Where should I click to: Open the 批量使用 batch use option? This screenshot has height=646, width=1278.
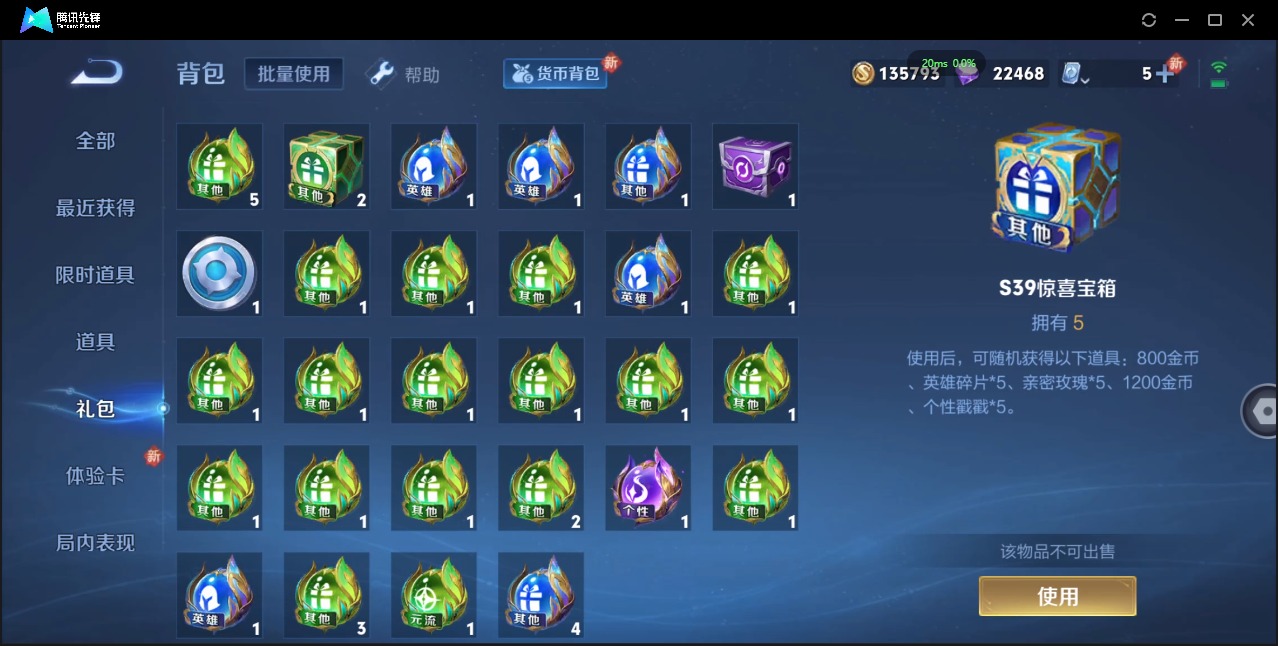click(294, 74)
